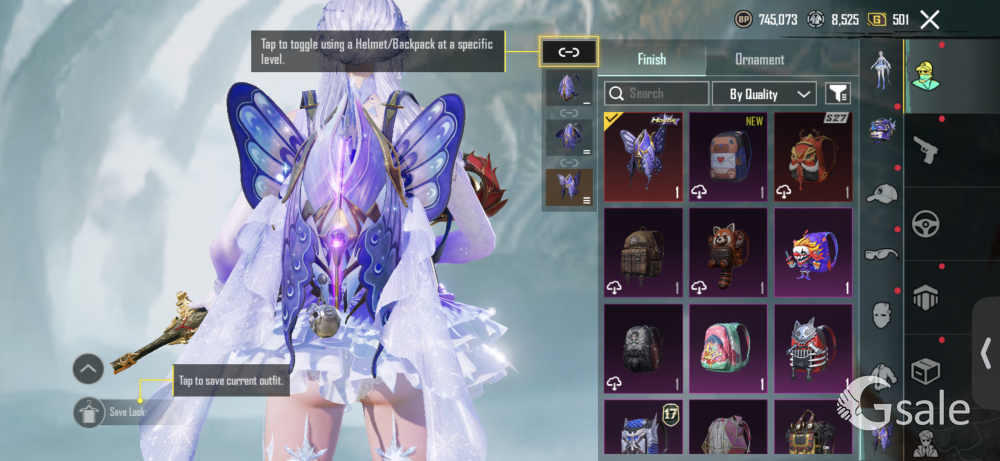
Task: Expand the up-arrow circle button
Action: (x=88, y=369)
